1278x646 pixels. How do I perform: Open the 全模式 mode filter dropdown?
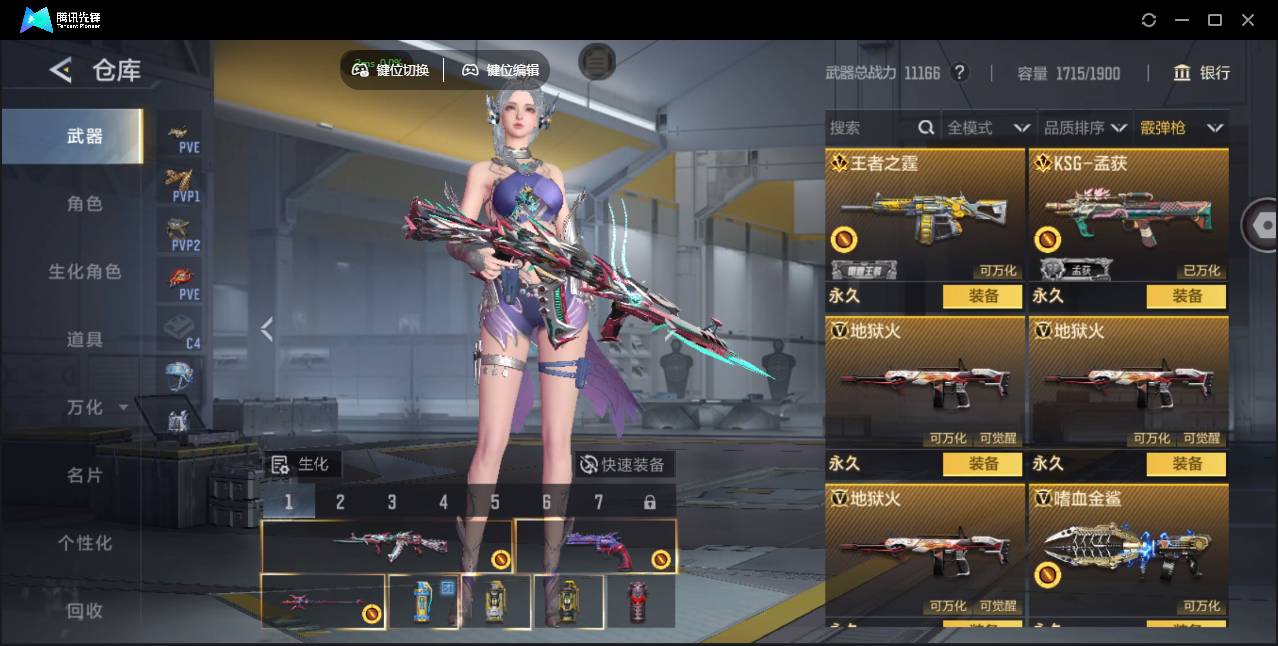[x=988, y=128]
